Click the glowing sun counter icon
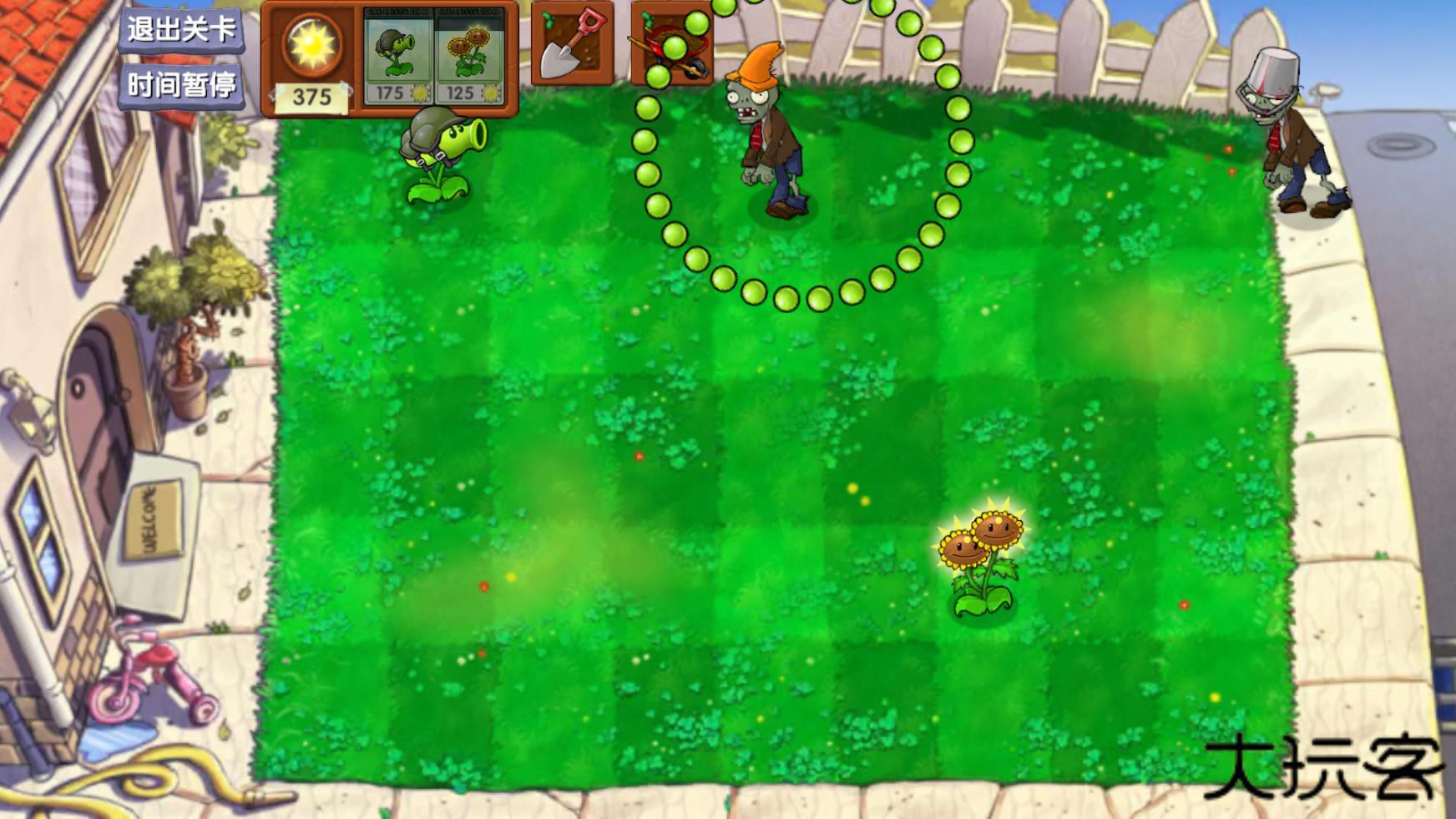 pos(311,46)
